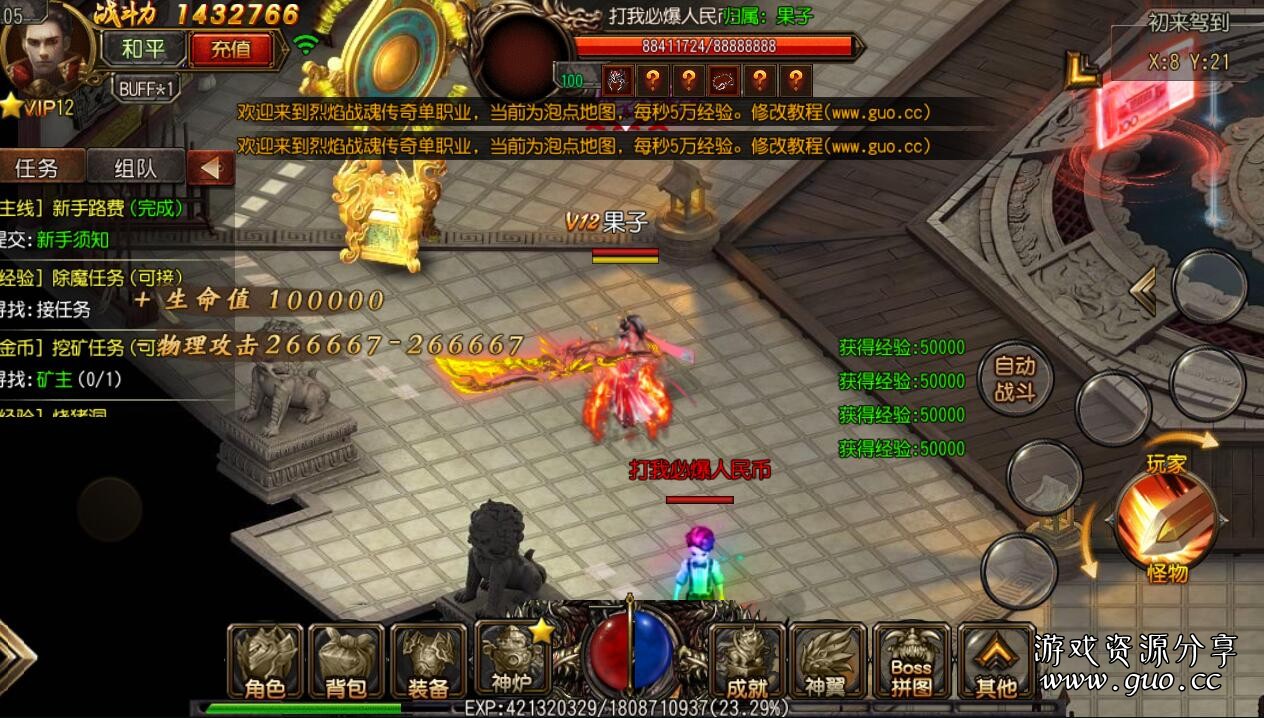Select the 除魔任务 quest entry
1264x718 pixels.
[x=100, y=279]
